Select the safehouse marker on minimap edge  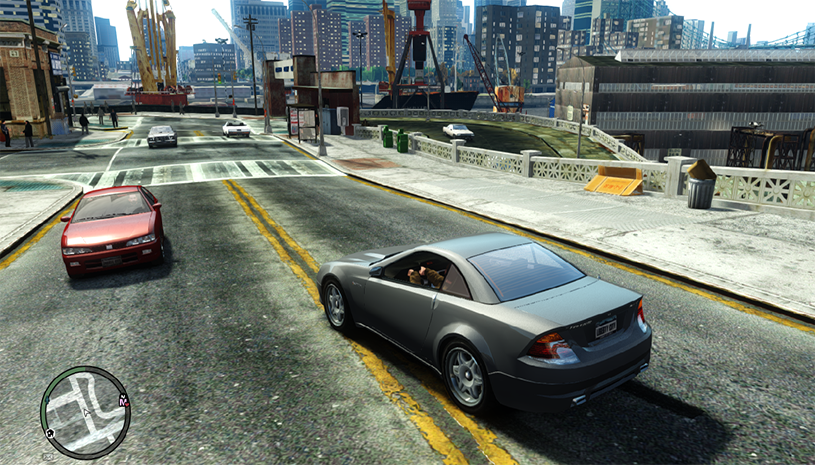(49, 433)
